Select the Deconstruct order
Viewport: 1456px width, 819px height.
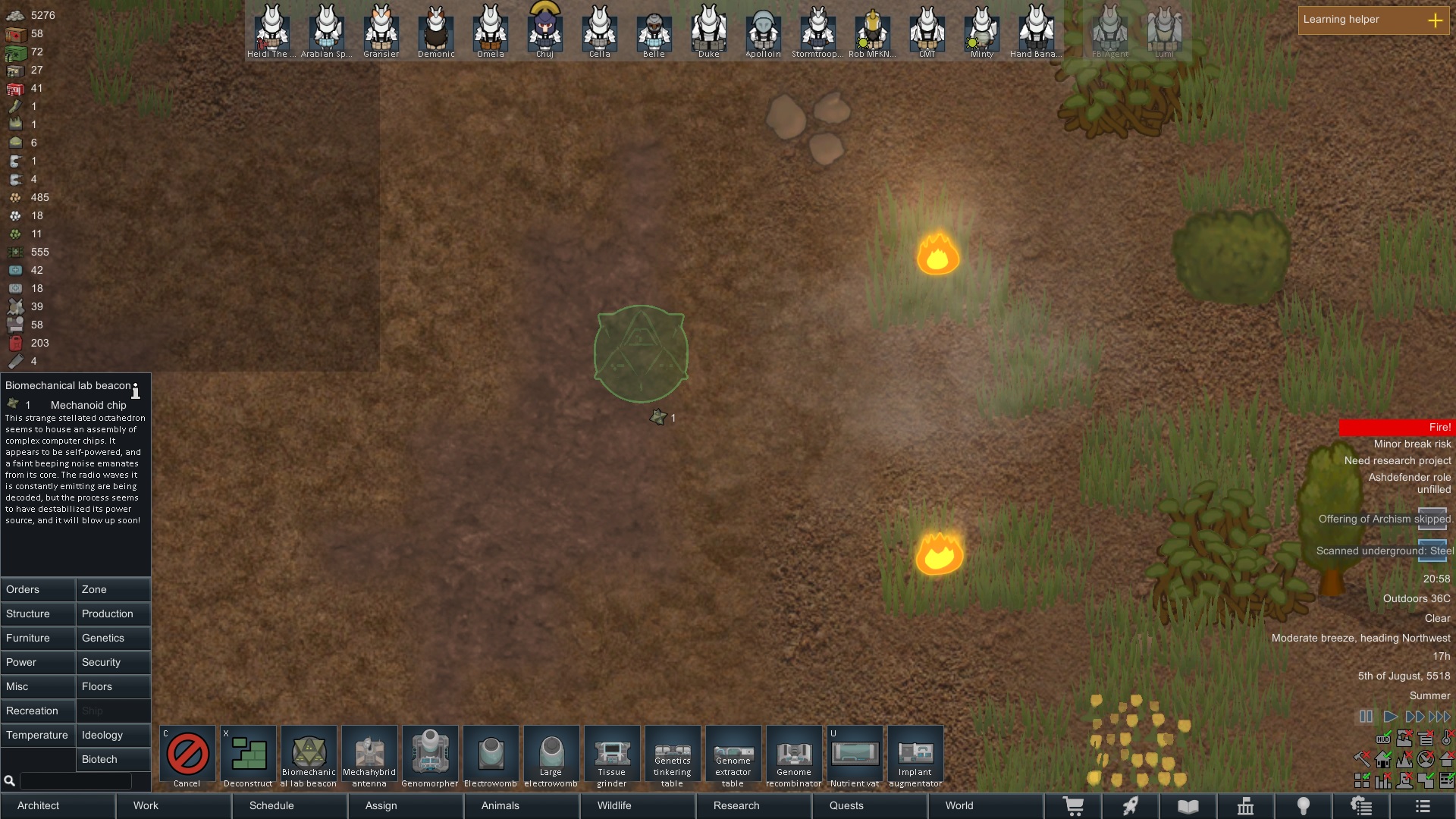click(248, 755)
